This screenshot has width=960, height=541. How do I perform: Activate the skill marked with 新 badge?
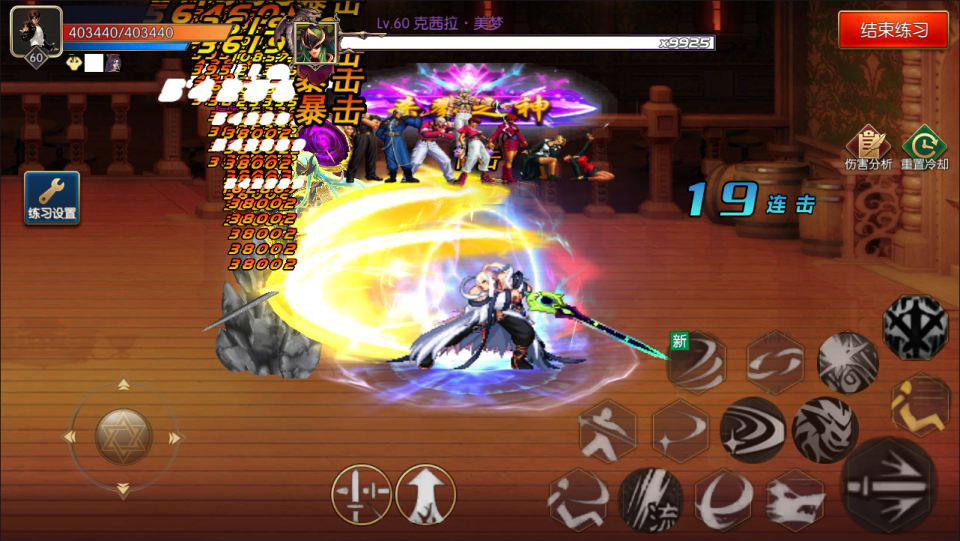coord(697,362)
